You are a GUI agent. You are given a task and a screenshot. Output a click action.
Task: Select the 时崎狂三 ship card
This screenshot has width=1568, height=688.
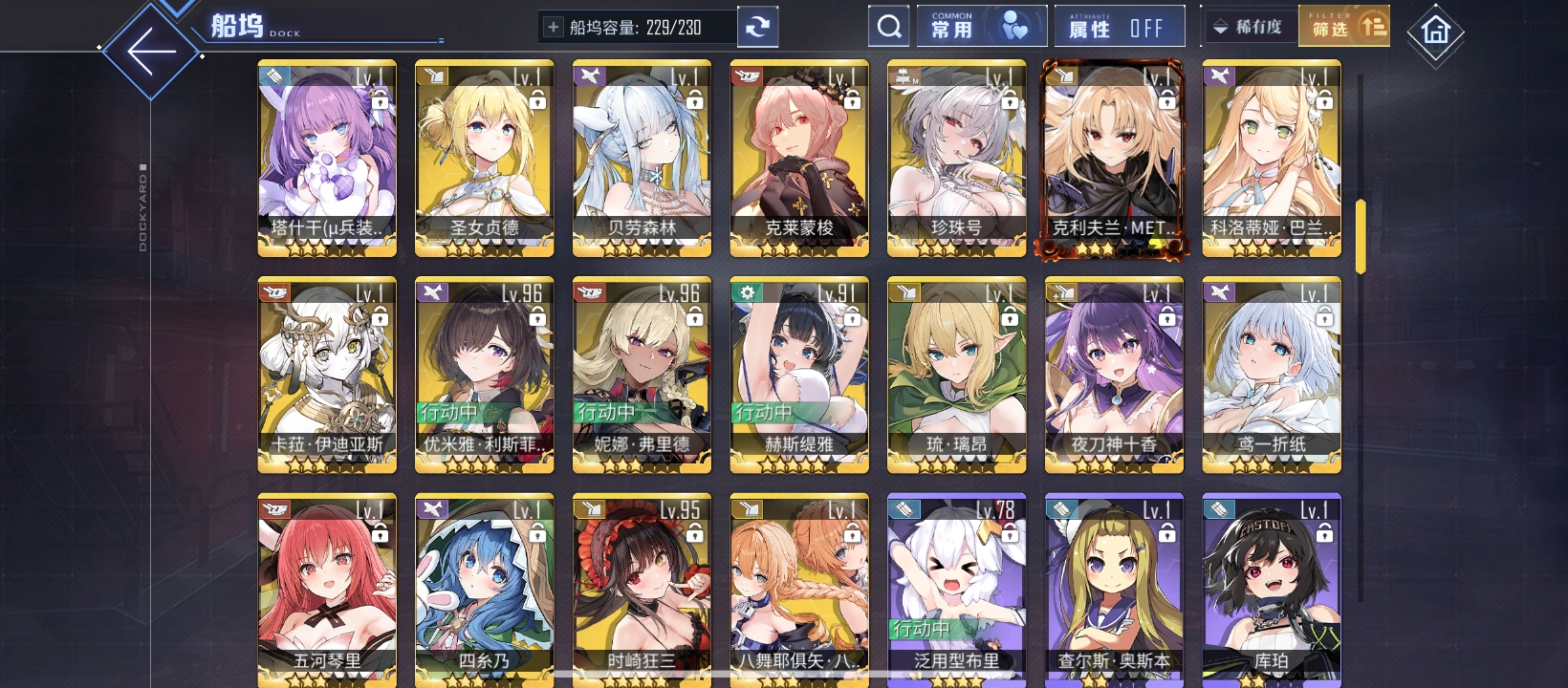[641, 590]
